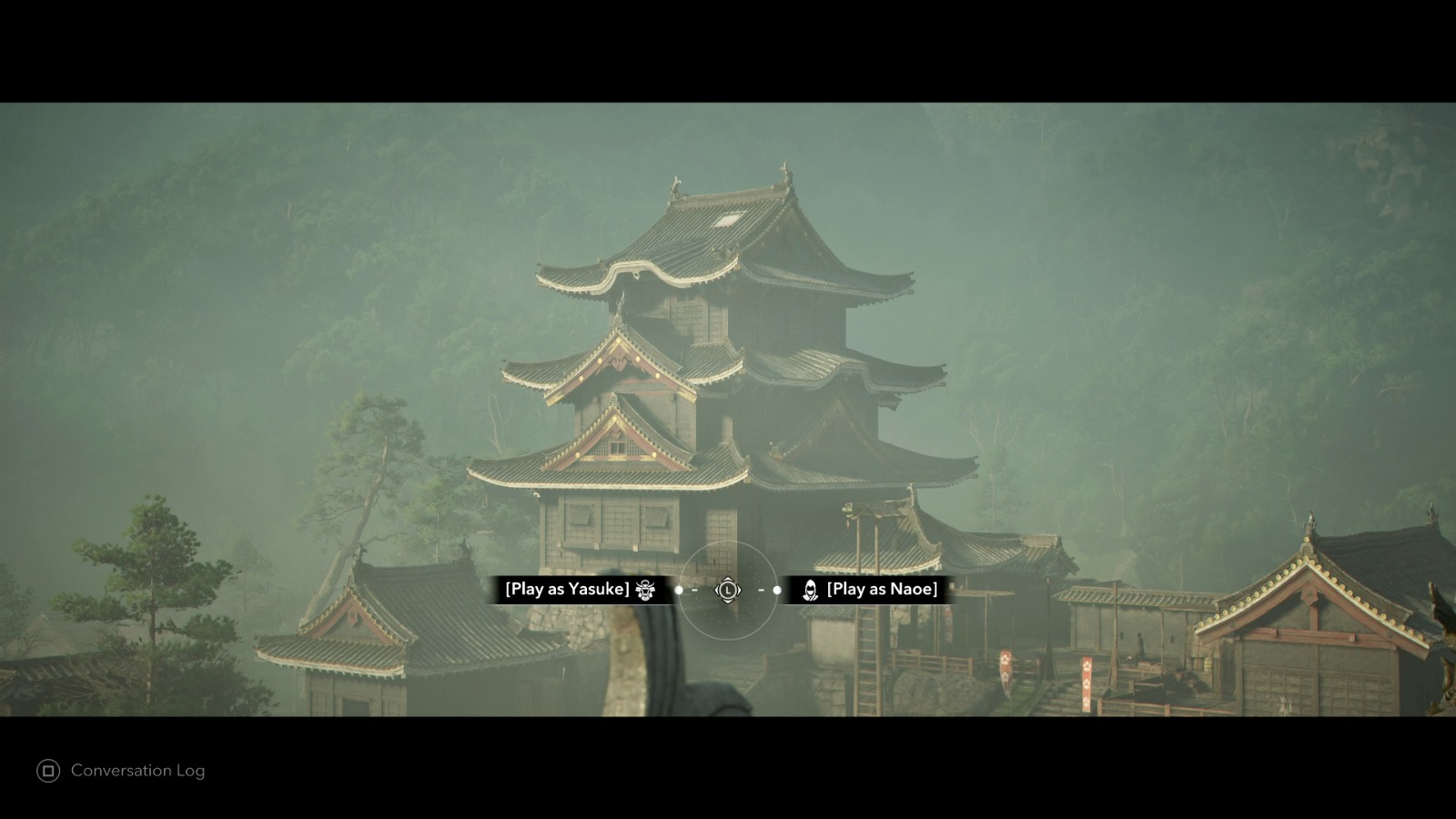Click the L stick icon in the selector
Image resolution: width=1456 pixels, height=819 pixels.
coord(728,591)
